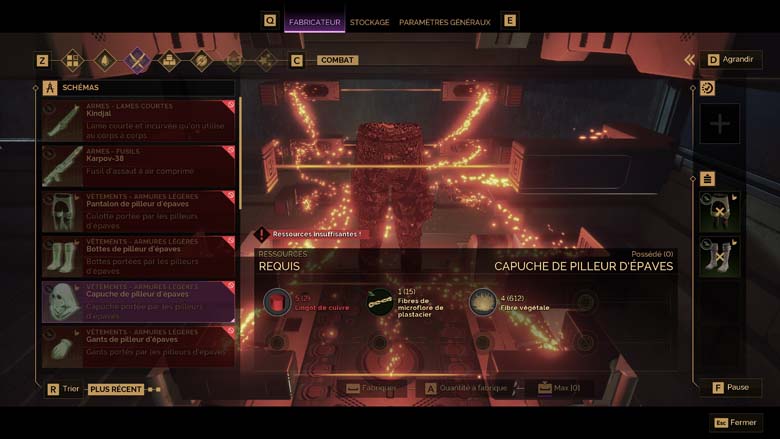Screen dimensions: 780x439
Task: Select Pantalon de pilleur d'épaves schematic
Action: point(138,210)
